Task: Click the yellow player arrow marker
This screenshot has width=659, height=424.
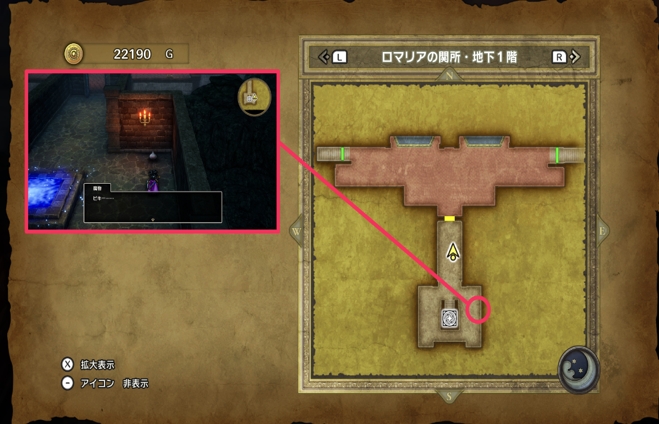Action: coord(453,251)
